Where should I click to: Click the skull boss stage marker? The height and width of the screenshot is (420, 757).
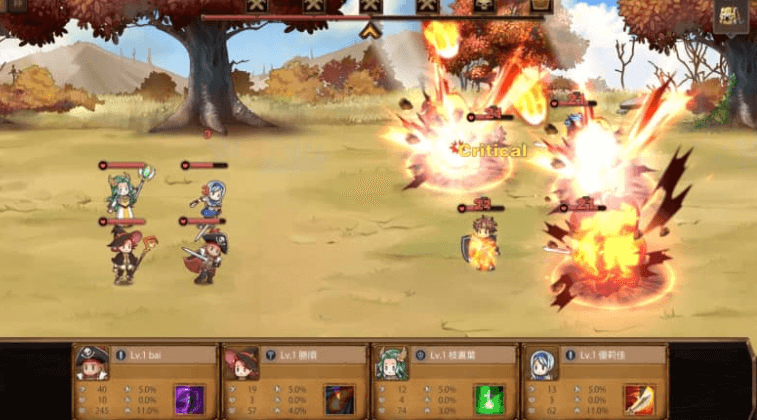[x=484, y=5]
